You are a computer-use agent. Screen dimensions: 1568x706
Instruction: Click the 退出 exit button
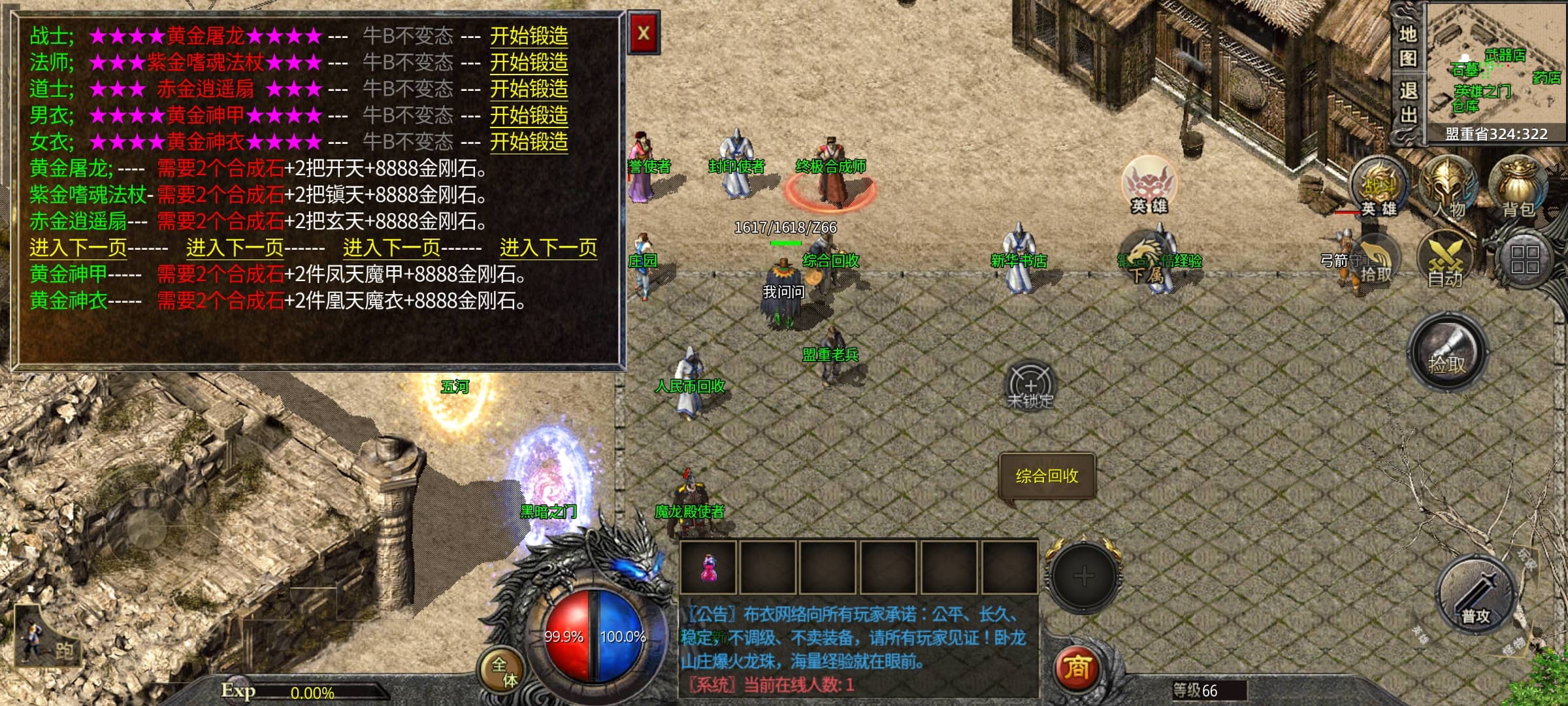[x=1407, y=103]
